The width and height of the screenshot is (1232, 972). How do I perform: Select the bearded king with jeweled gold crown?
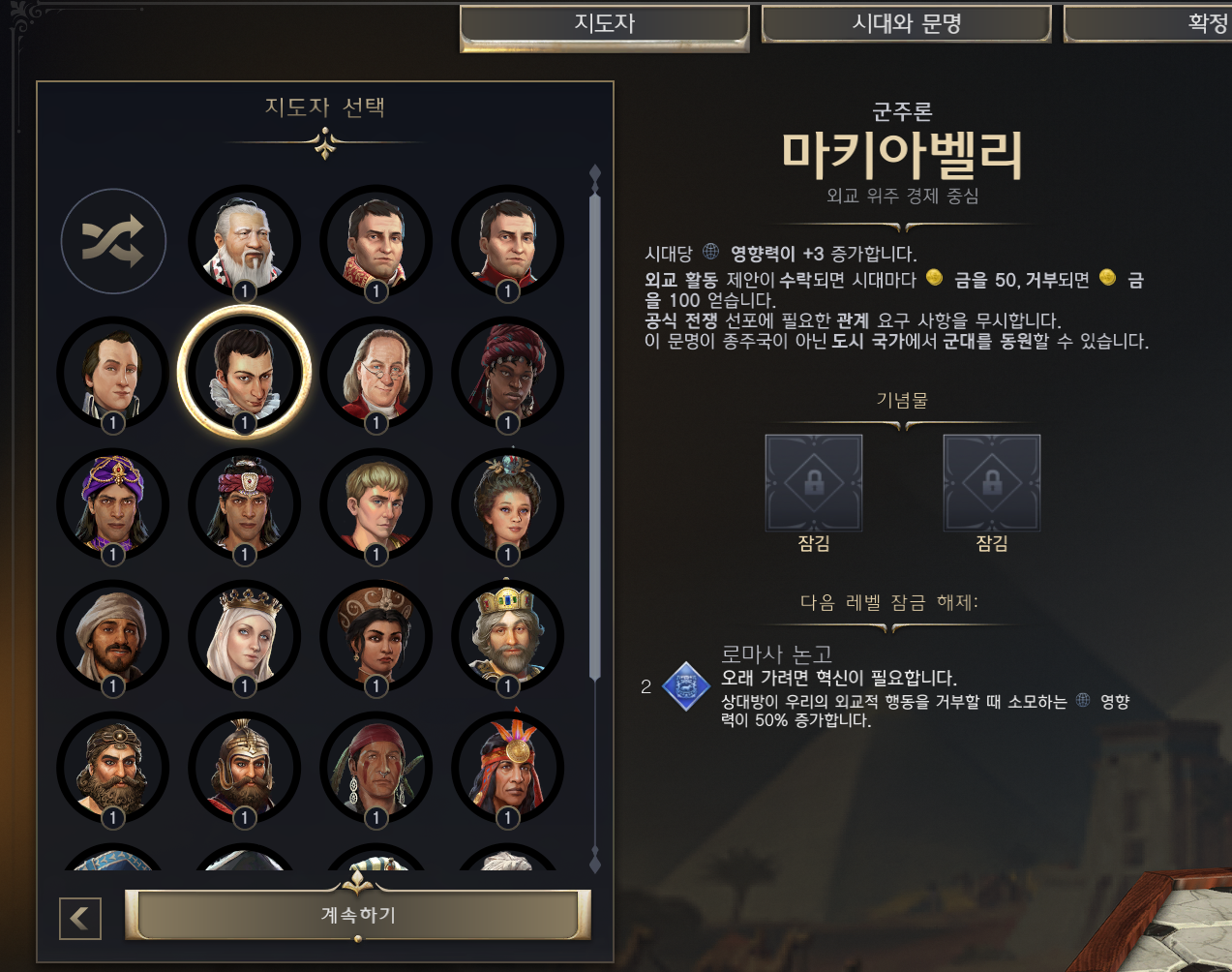pyautogui.click(x=508, y=635)
